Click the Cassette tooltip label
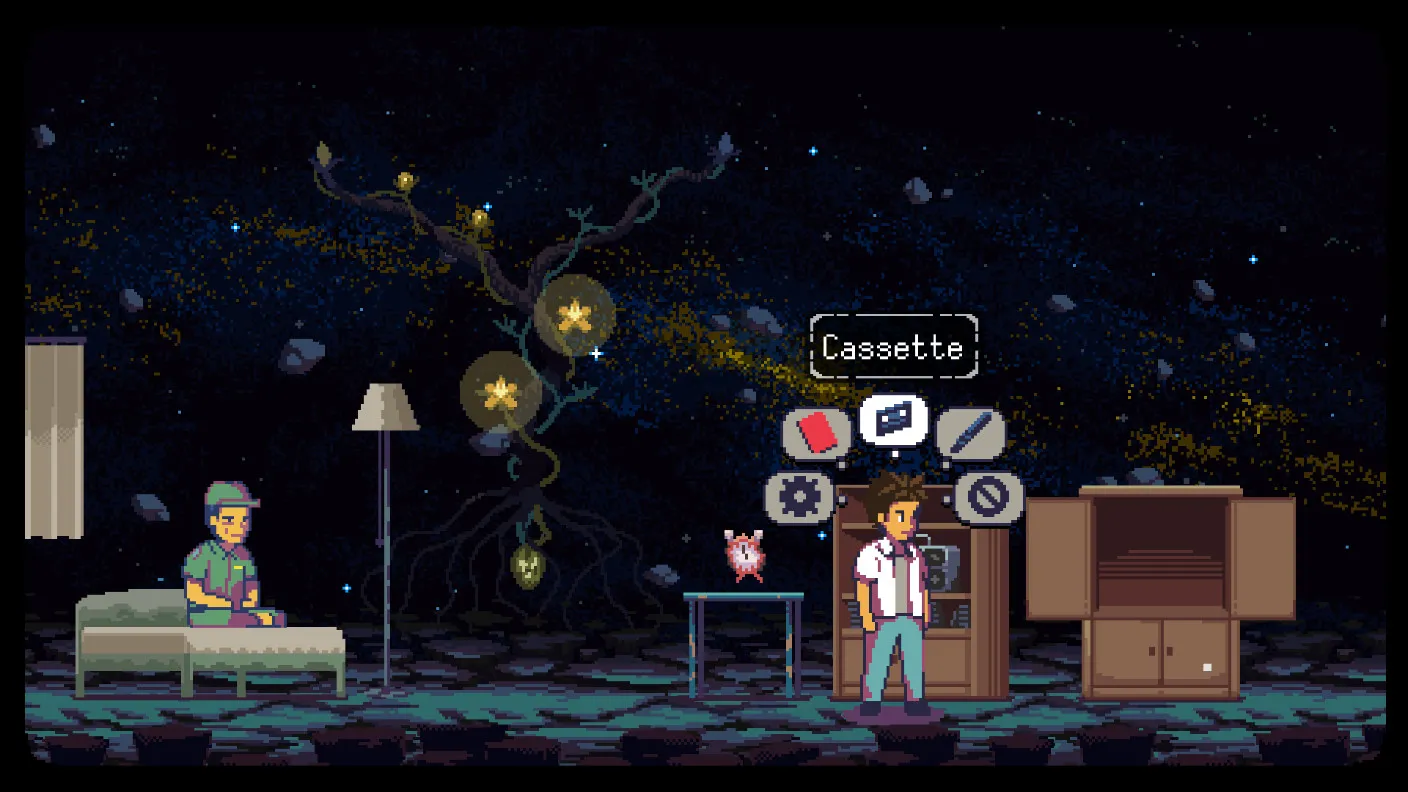Viewport: 1408px width, 792px height. (x=893, y=347)
